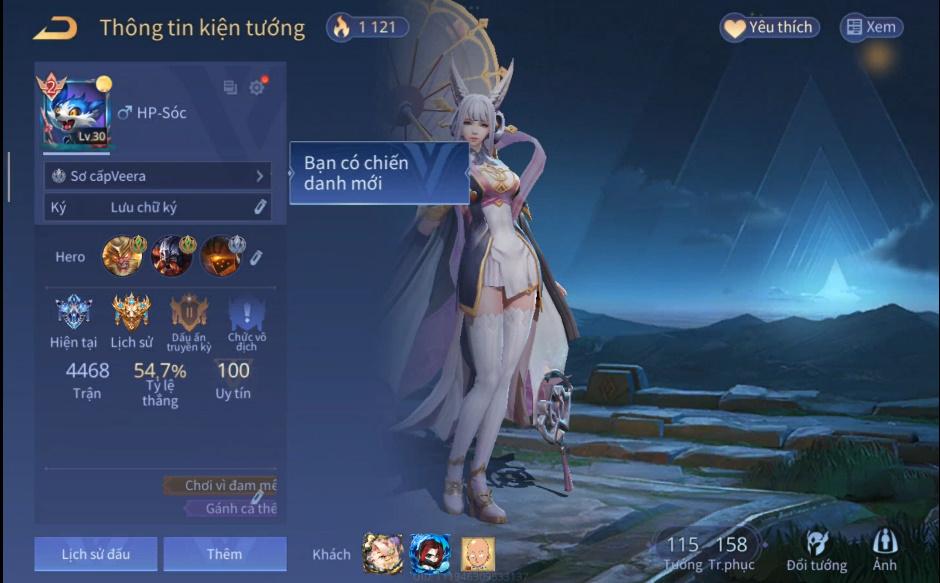
Task: Show the Hiện tại rank badge
Action: [73, 315]
